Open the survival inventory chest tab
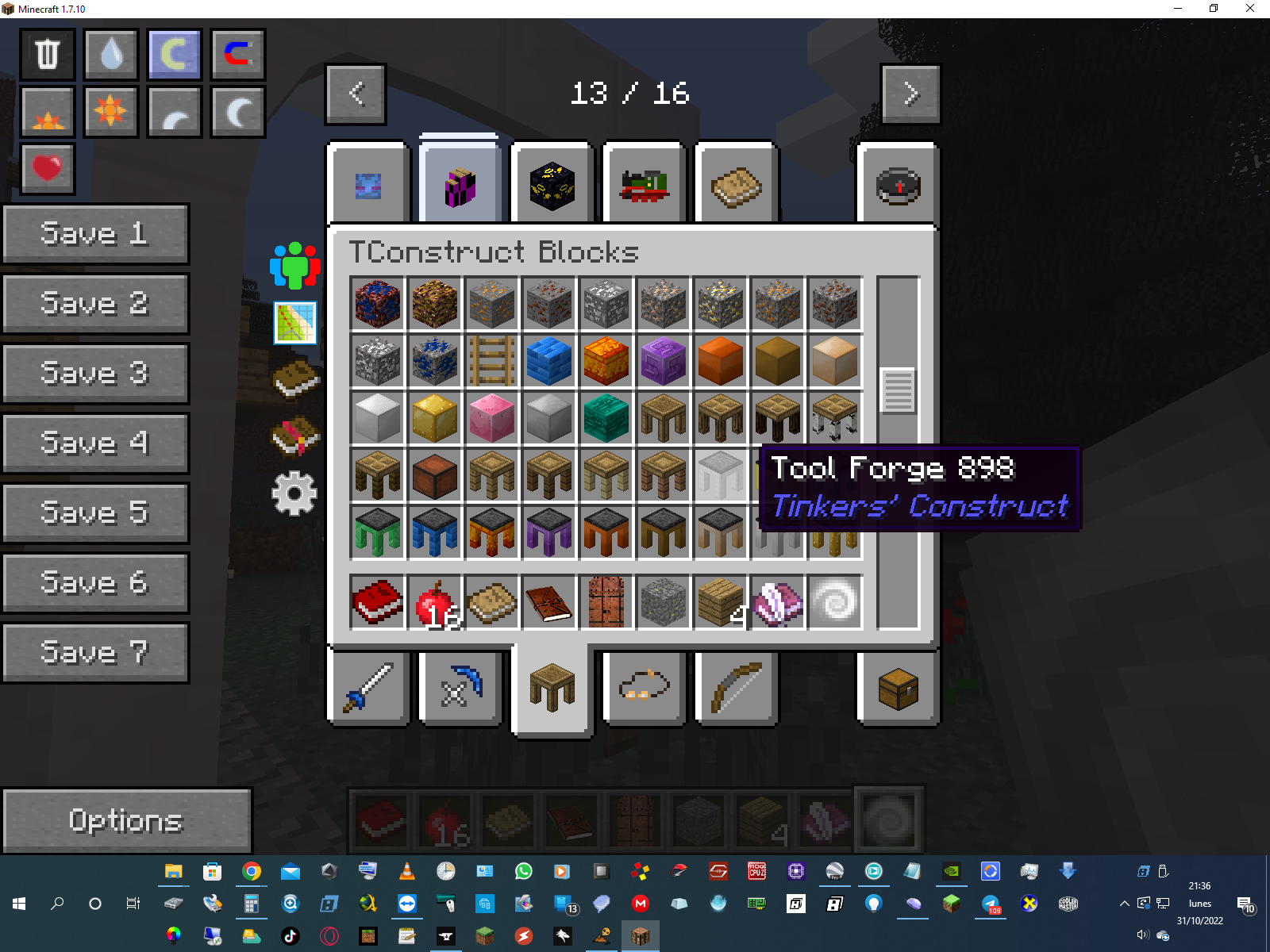The height and width of the screenshot is (952, 1270). (898, 688)
